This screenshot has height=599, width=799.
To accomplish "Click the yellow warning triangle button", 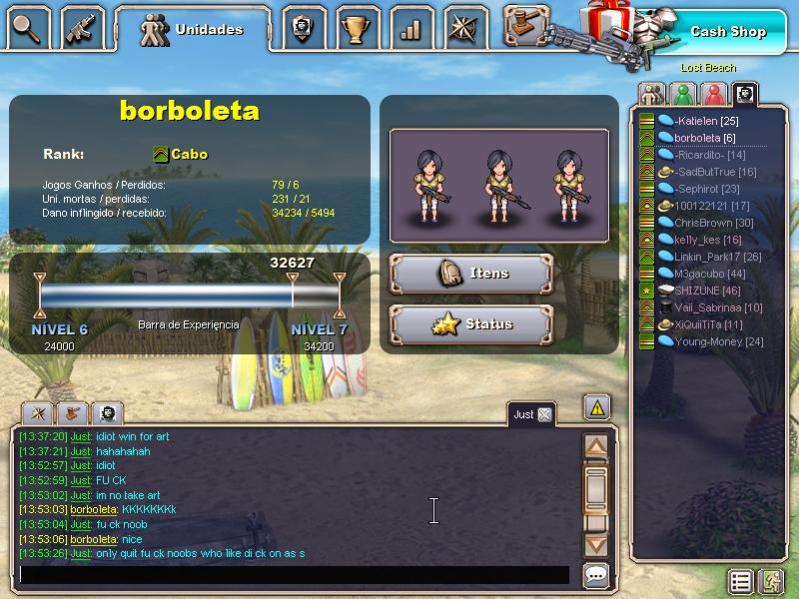I will (x=597, y=407).
